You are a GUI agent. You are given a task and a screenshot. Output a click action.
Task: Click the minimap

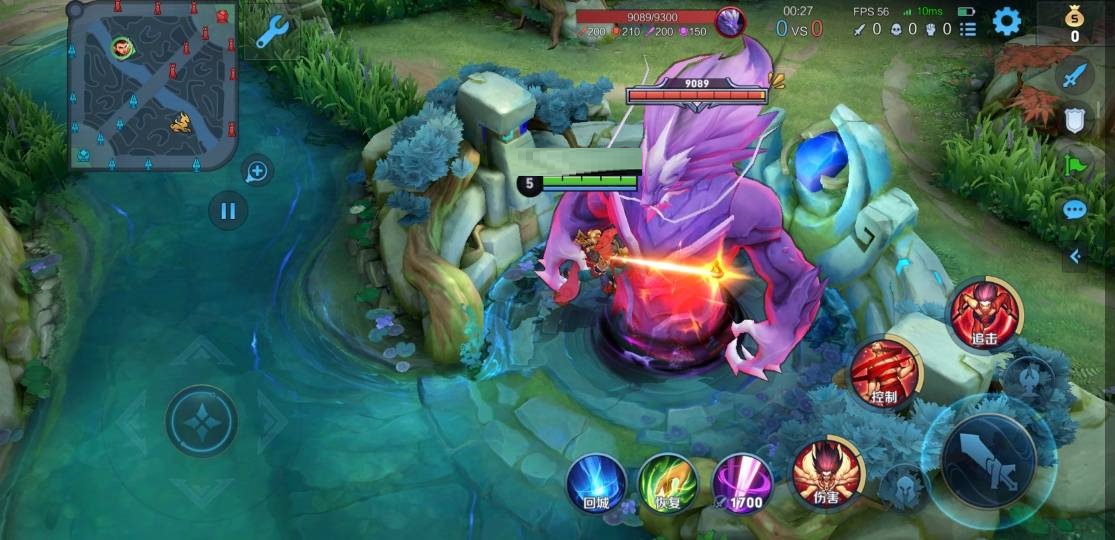click(x=153, y=85)
